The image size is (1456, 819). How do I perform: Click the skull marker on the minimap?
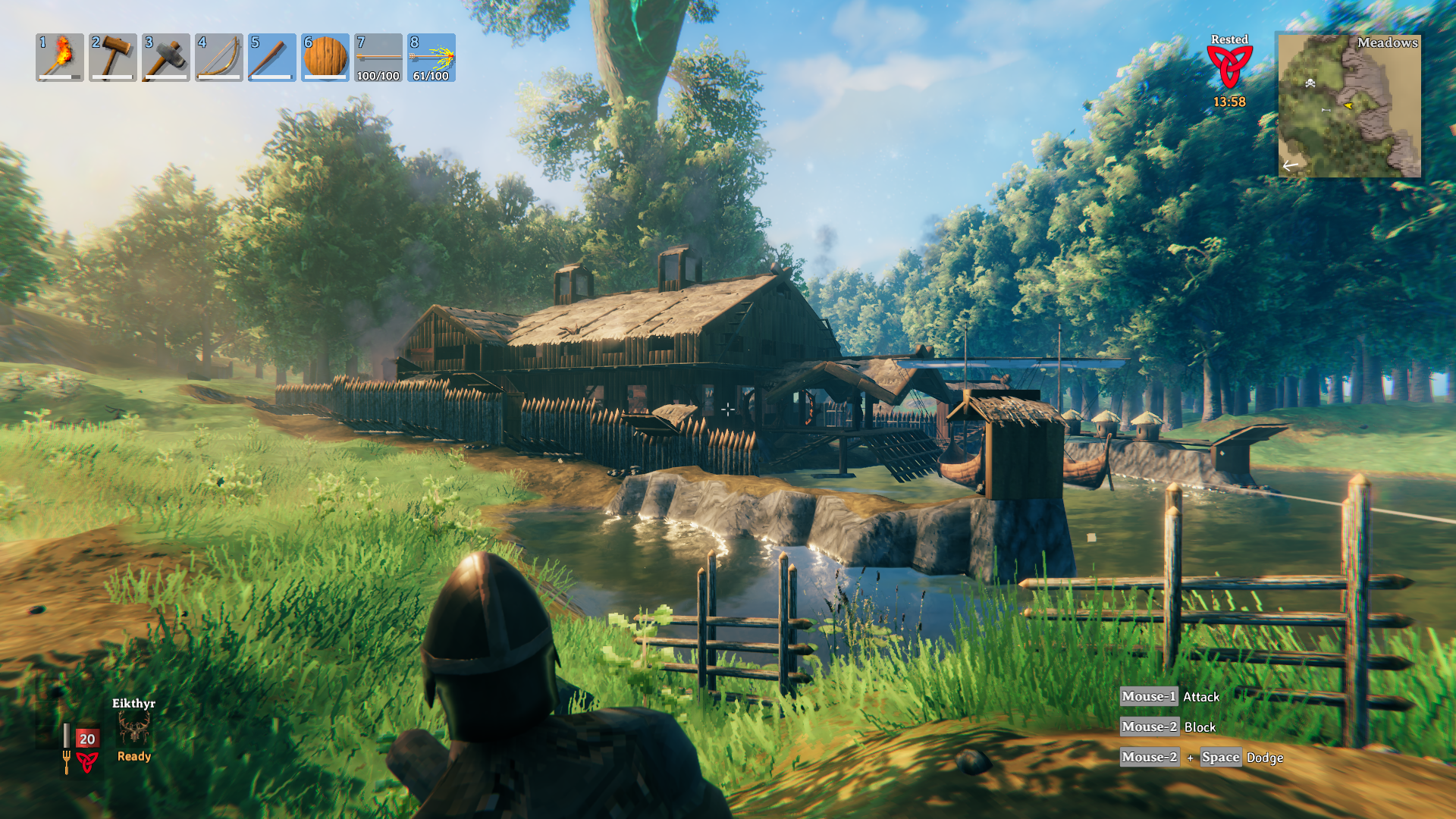(x=1310, y=83)
